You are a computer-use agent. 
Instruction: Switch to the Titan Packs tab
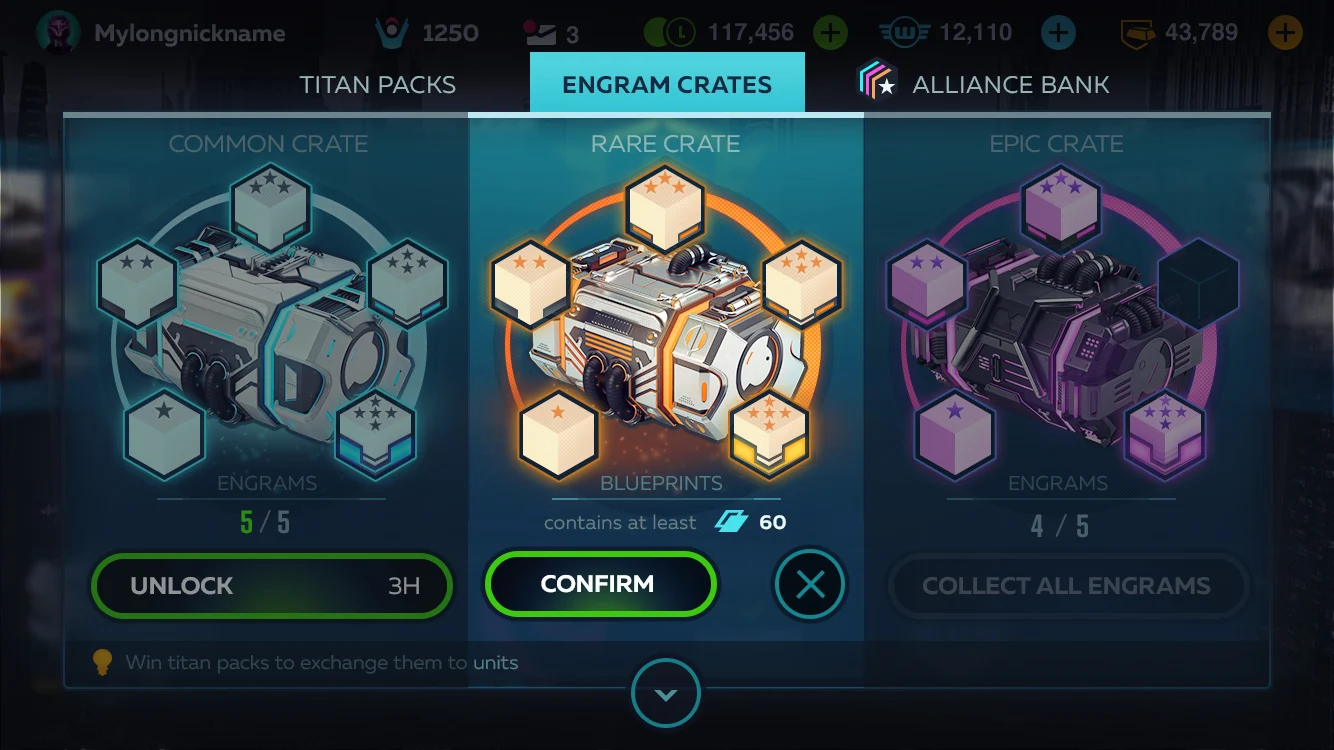point(377,85)
